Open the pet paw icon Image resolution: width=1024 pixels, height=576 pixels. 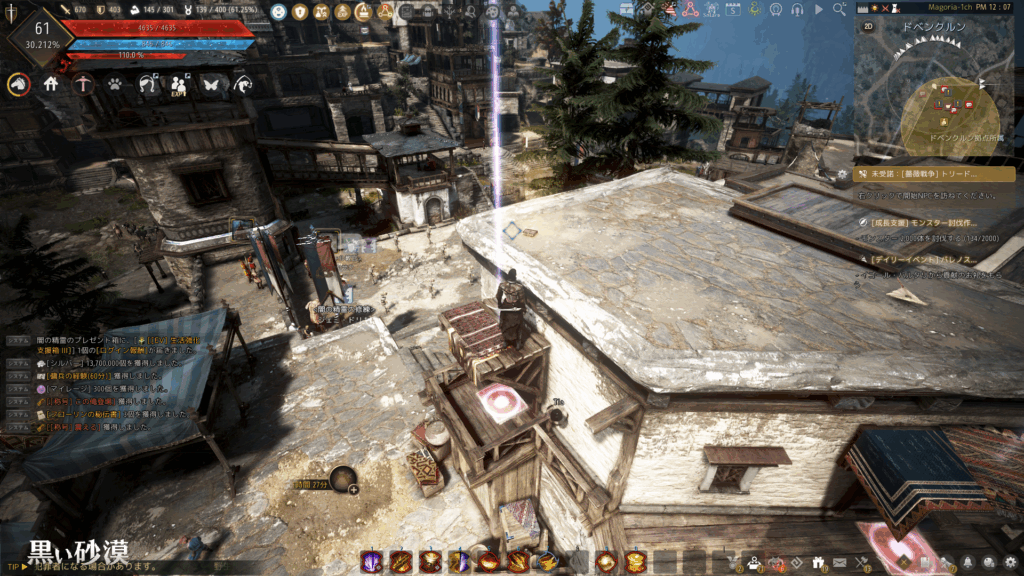click(115, 85)
